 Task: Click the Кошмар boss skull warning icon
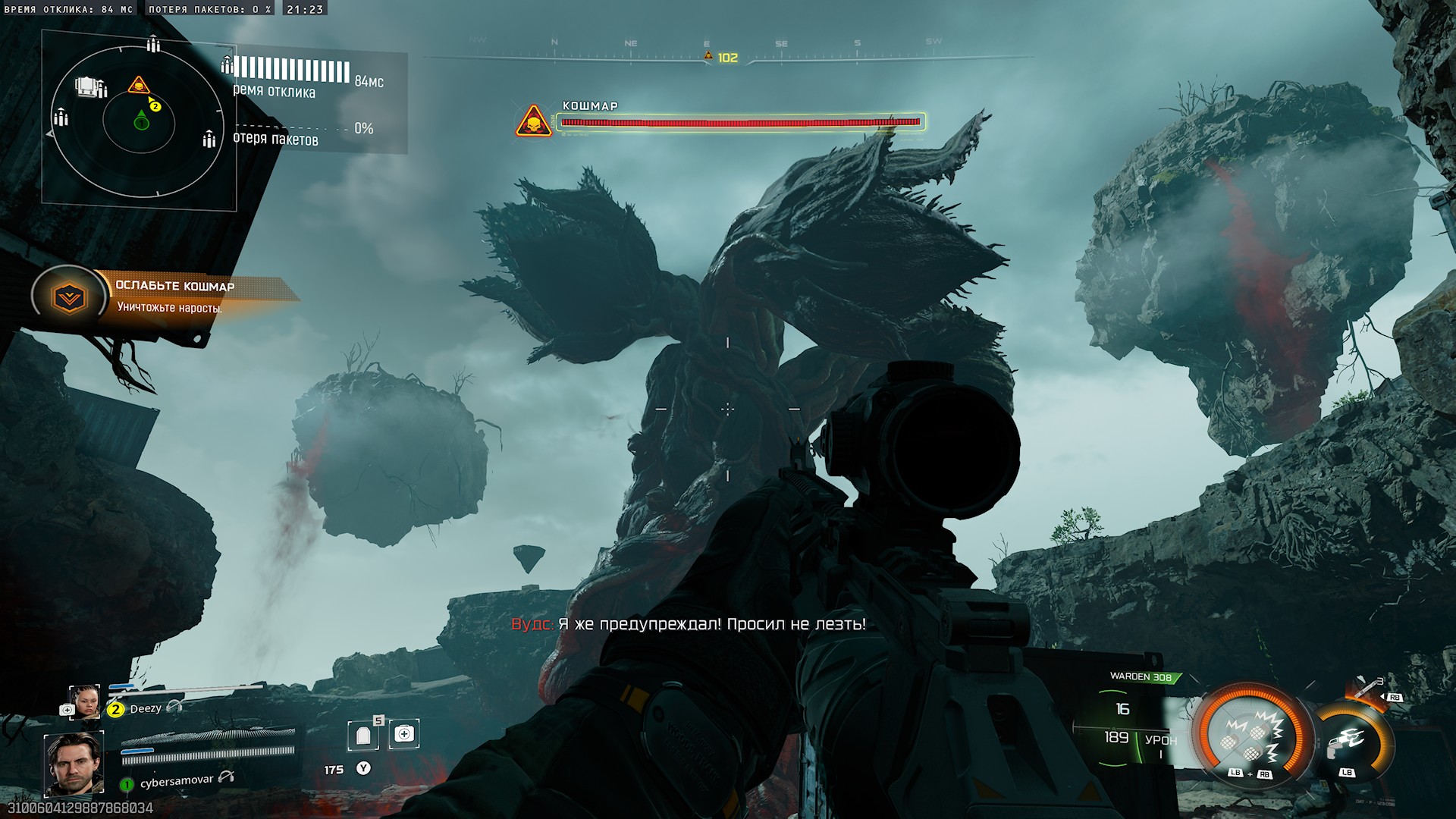[533, 122]
